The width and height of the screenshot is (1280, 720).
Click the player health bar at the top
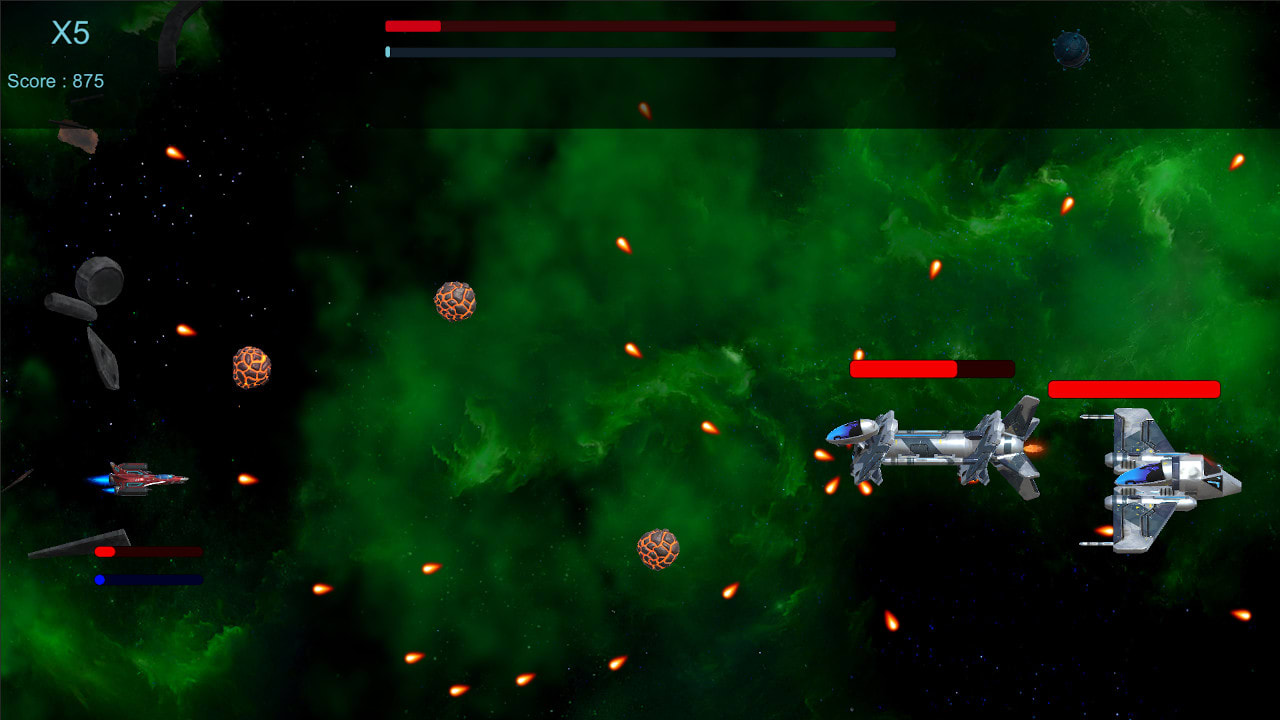point(640,25)
